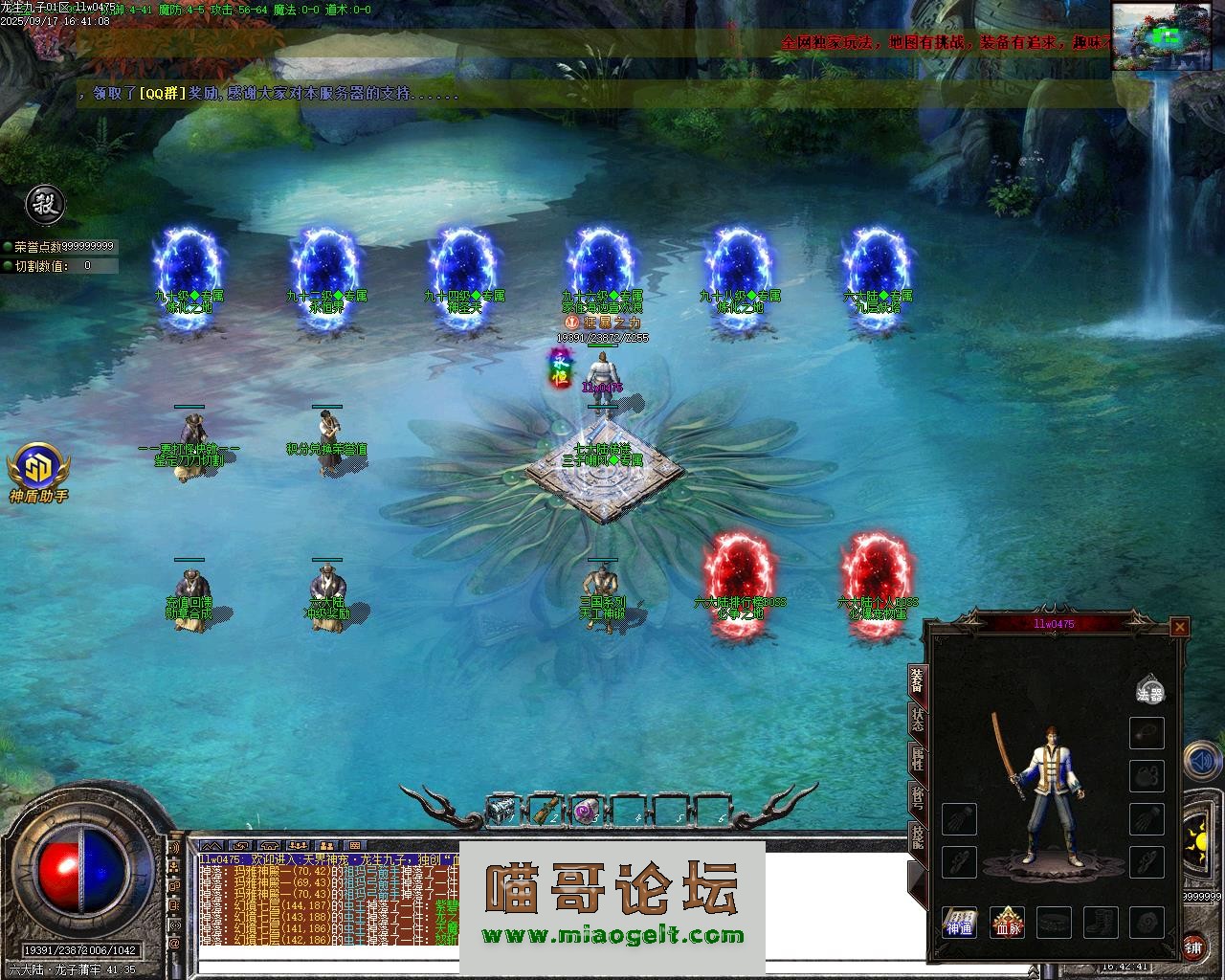Open the 法器 slot

pyautogui.click(x=1149, y=689)
